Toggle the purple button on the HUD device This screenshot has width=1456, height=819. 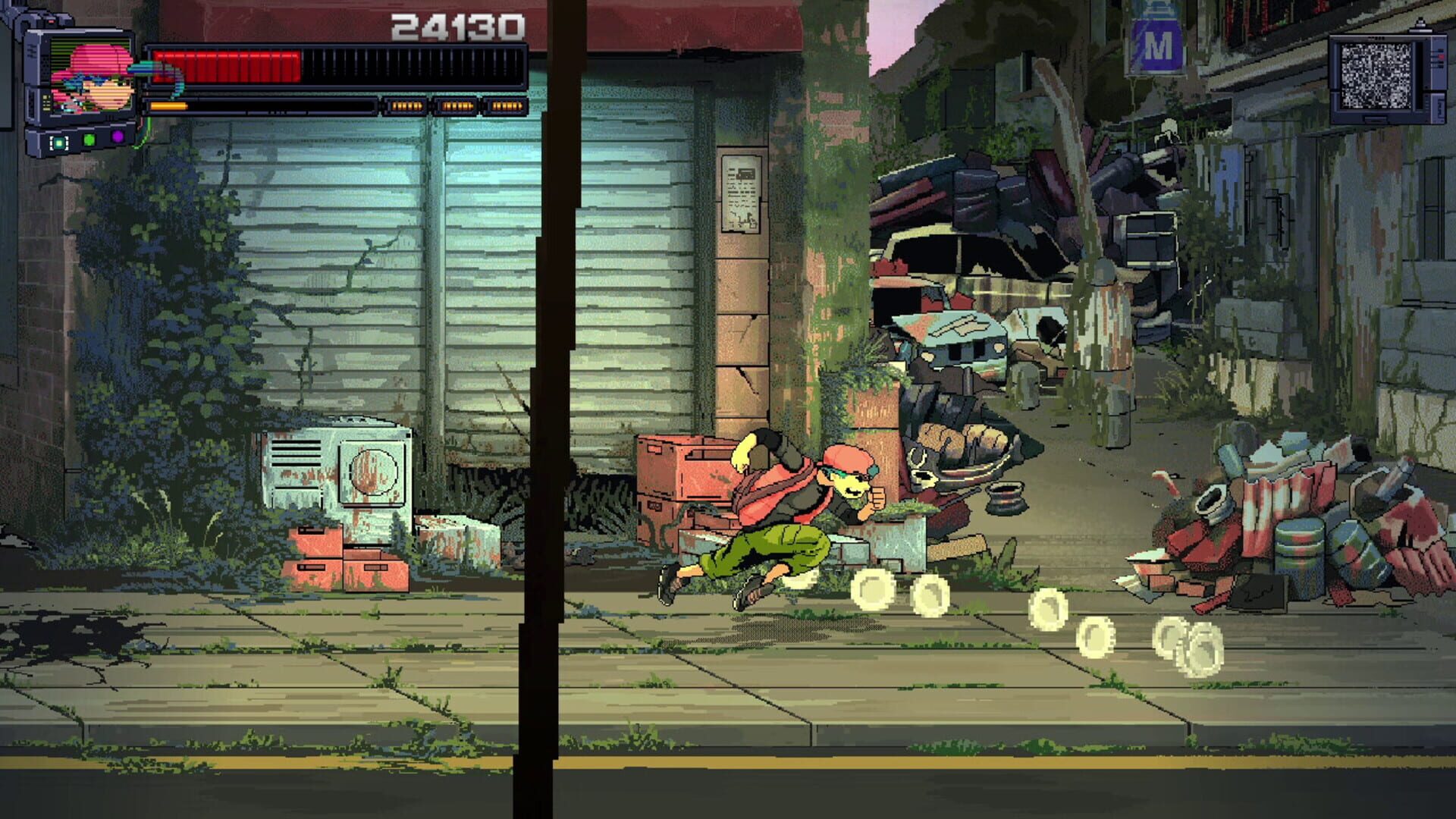click(x=118, y=136)
